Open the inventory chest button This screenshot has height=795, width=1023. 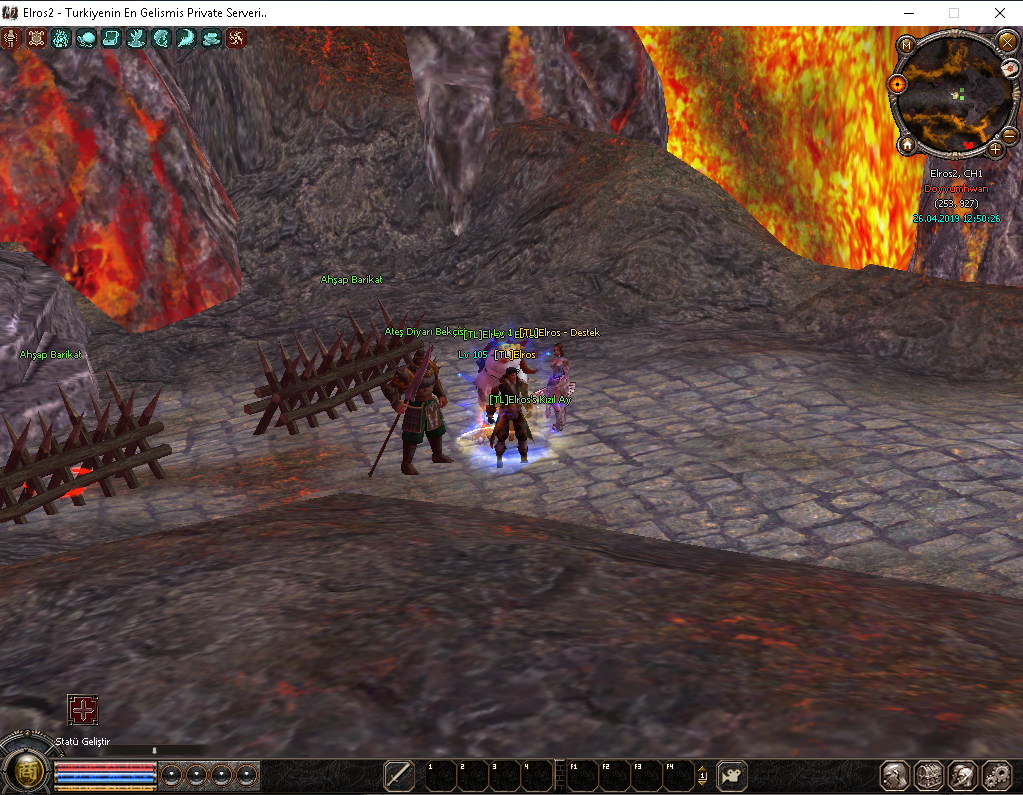click(x=930, y=776)
